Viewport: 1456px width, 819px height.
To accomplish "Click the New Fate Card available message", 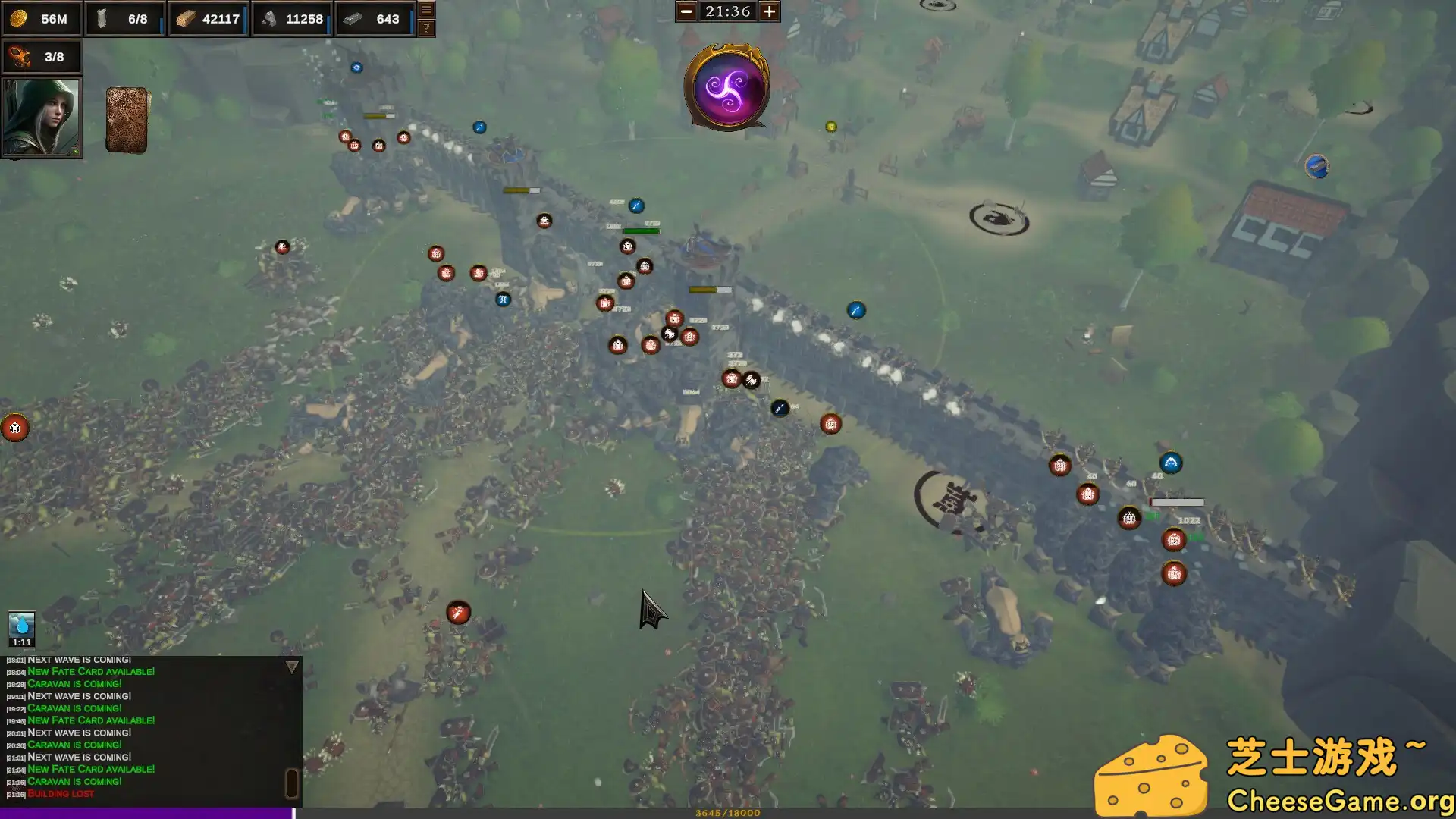I will [91, 768].
